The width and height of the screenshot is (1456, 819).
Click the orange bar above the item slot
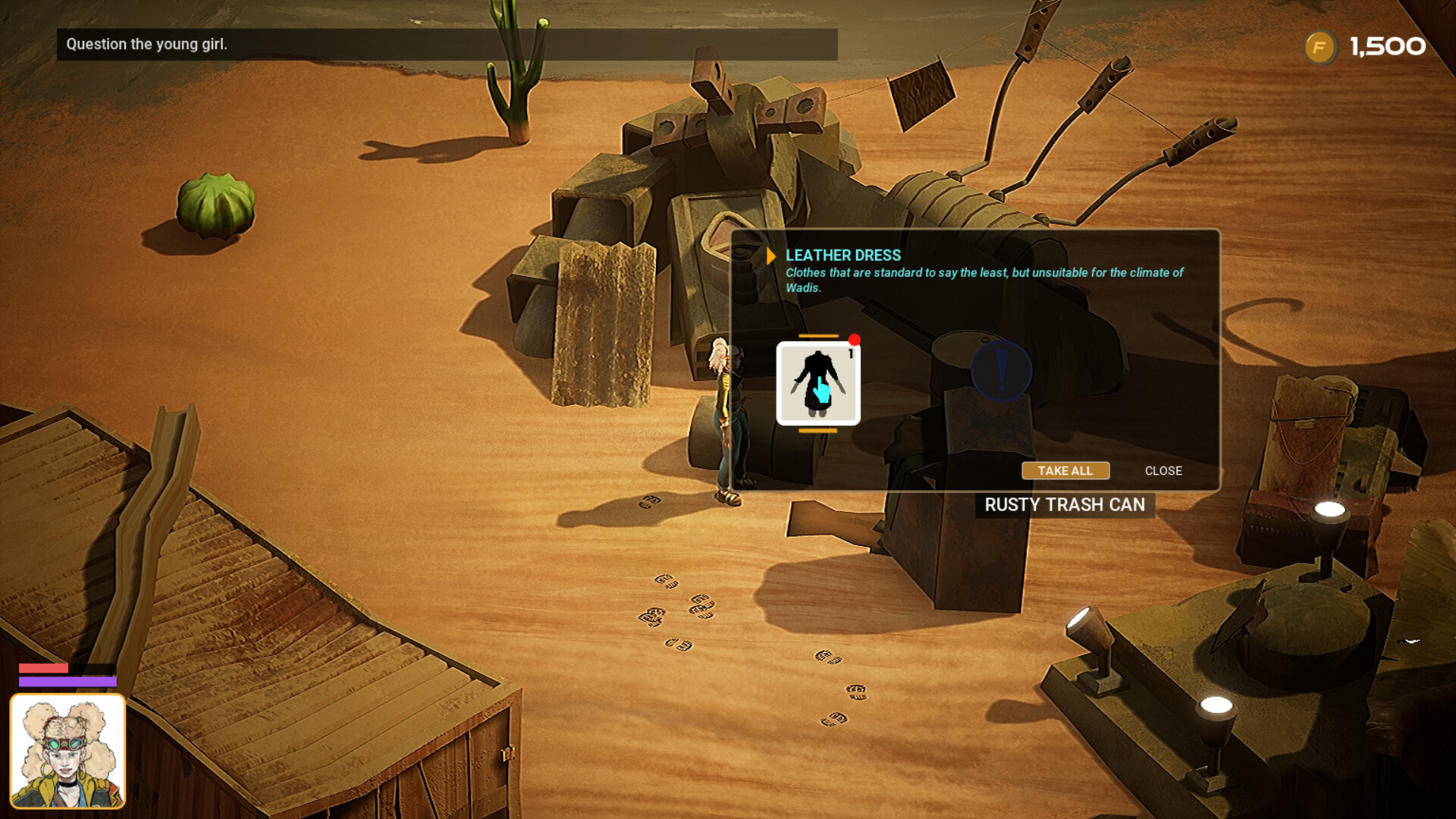pyautogui.click(x=819, y=334)
